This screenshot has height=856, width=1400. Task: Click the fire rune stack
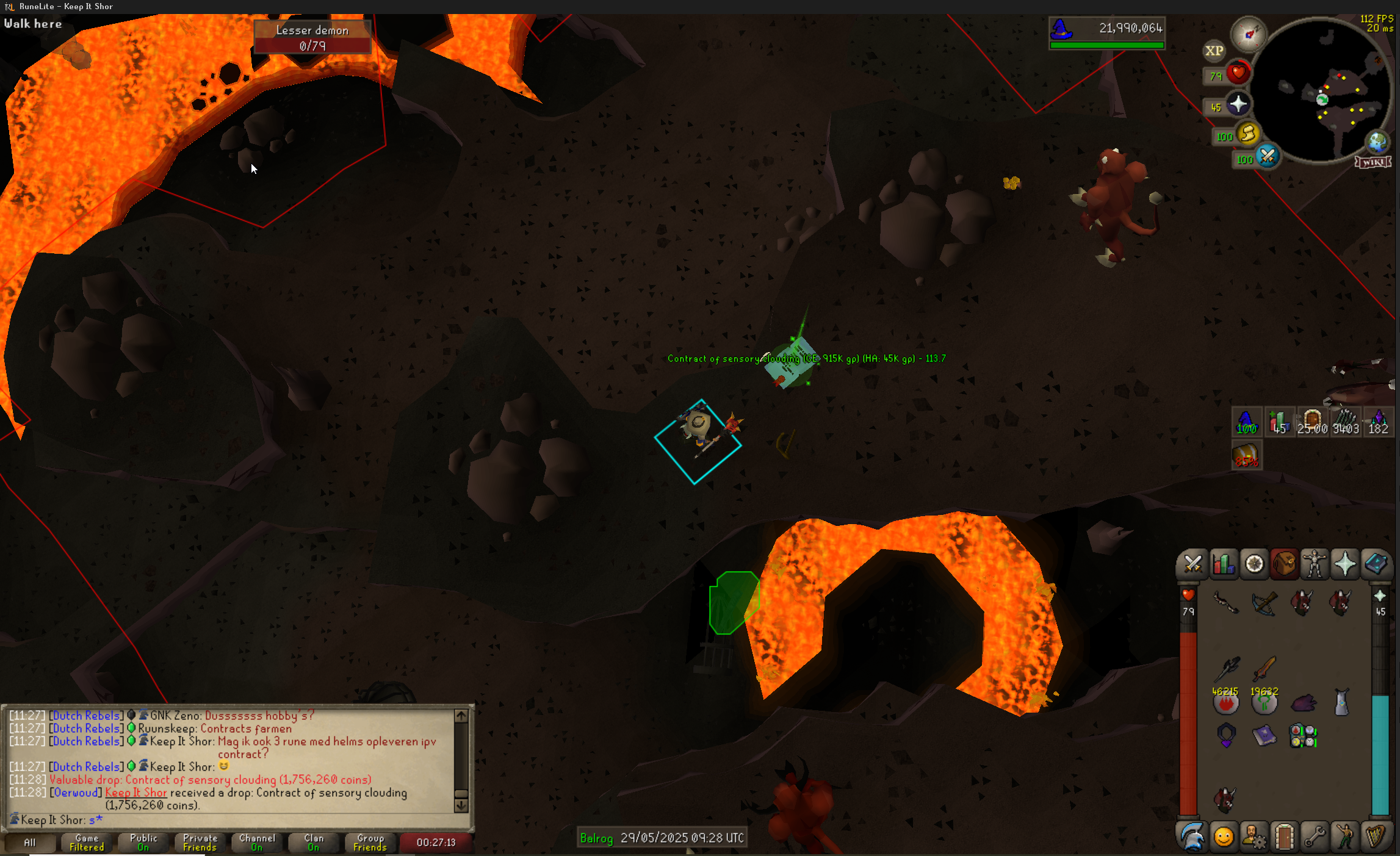(1225, 702)
